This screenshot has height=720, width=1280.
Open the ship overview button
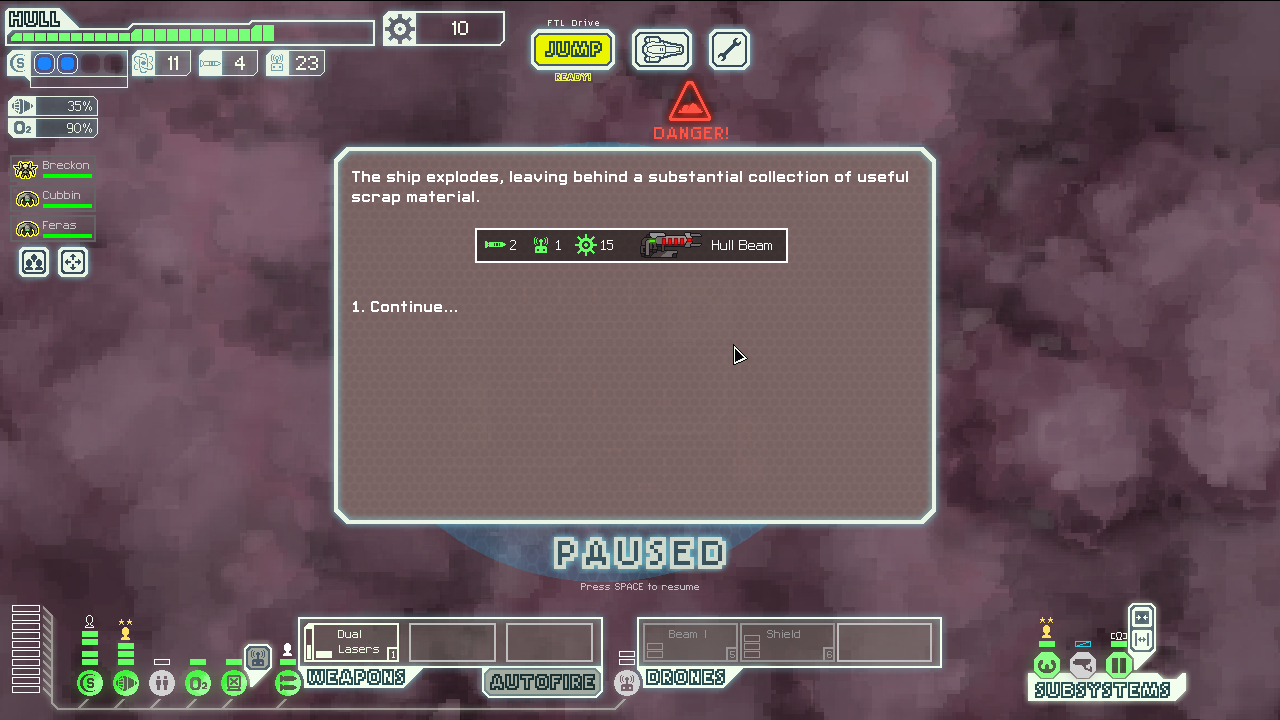[662, 49]
